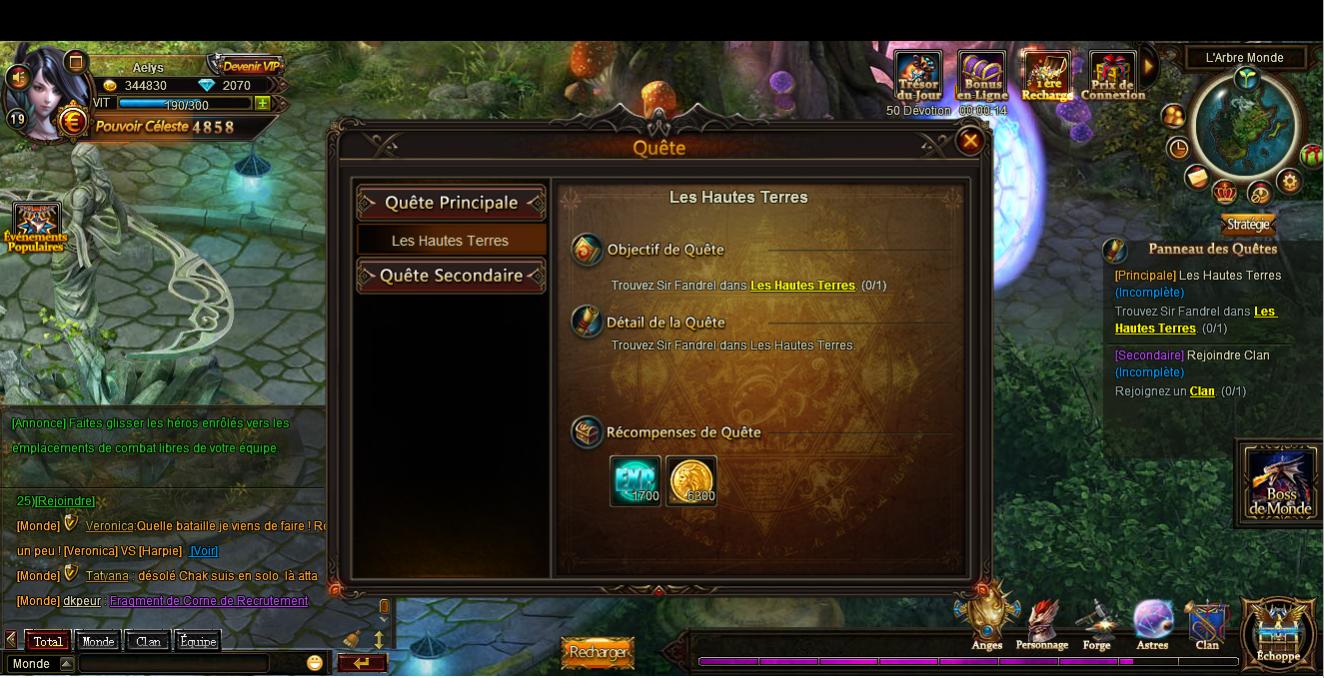Viewport: 1324px width, 678px height.
Task: Open Événements Populaires
Action: click(36, 226)
